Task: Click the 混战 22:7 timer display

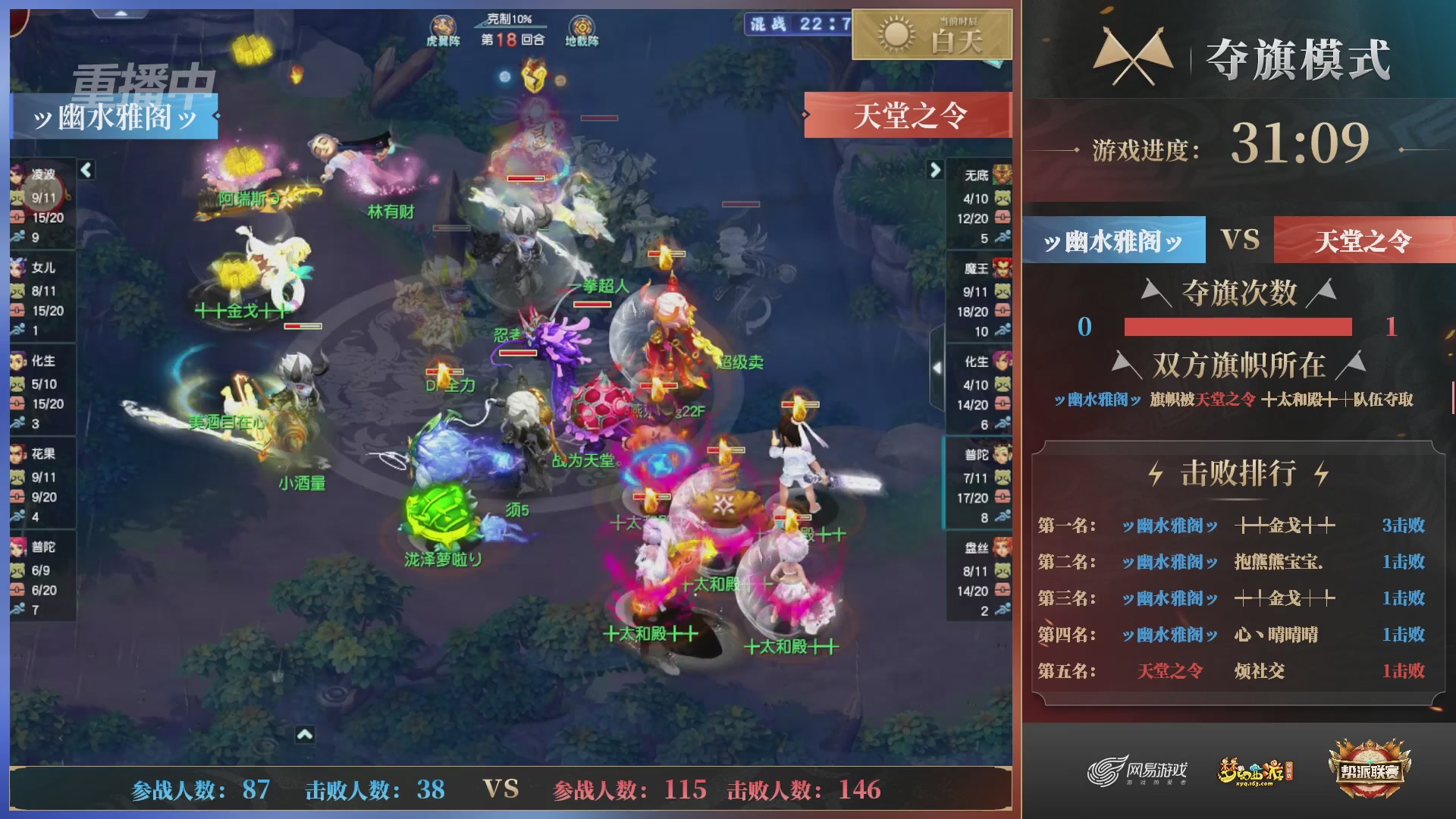Action: point(796,25)
